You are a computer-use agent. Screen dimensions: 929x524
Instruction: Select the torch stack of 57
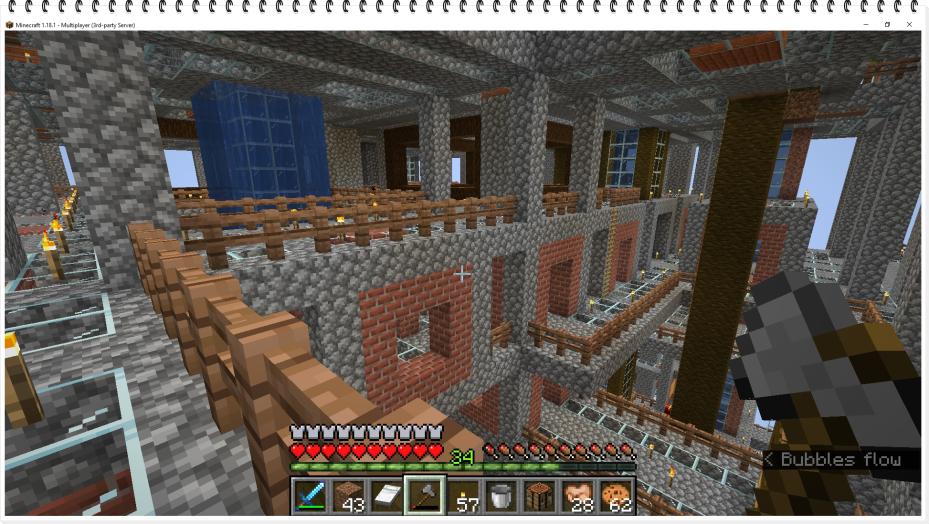pyautogui.click(x=463, y=495)
